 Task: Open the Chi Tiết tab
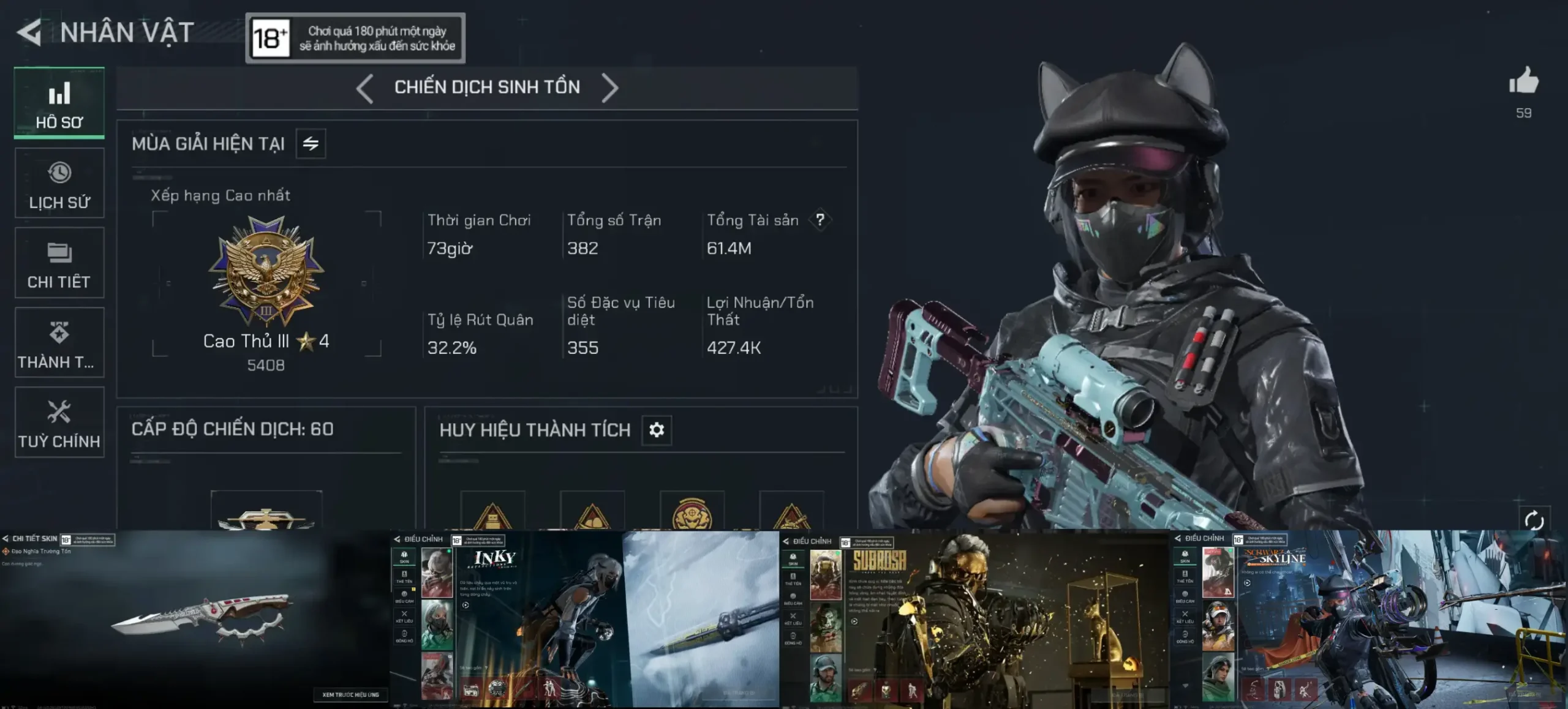coord(59,263)
